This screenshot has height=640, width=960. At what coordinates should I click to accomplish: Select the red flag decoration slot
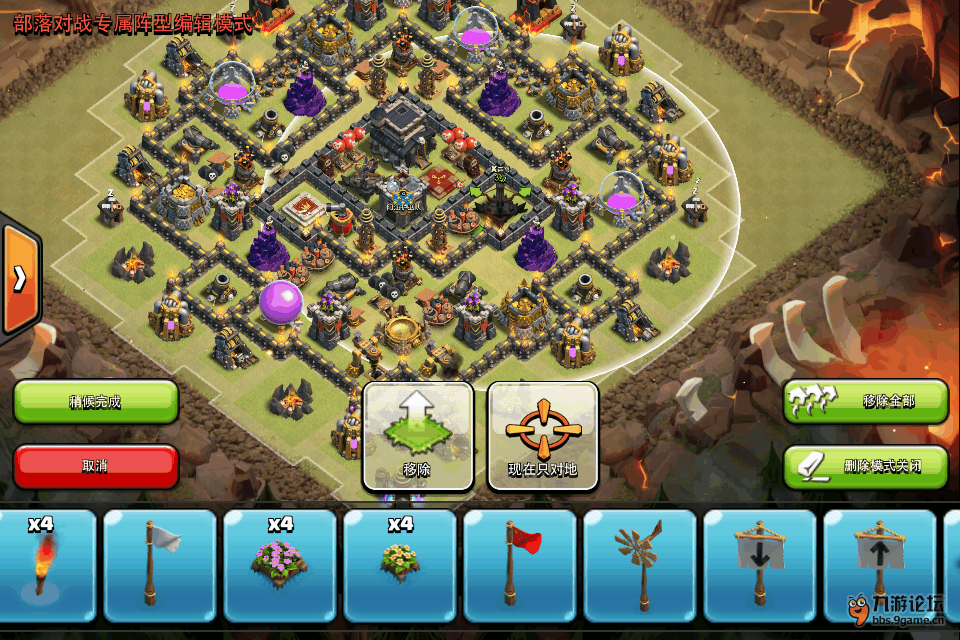coord(520,565)
